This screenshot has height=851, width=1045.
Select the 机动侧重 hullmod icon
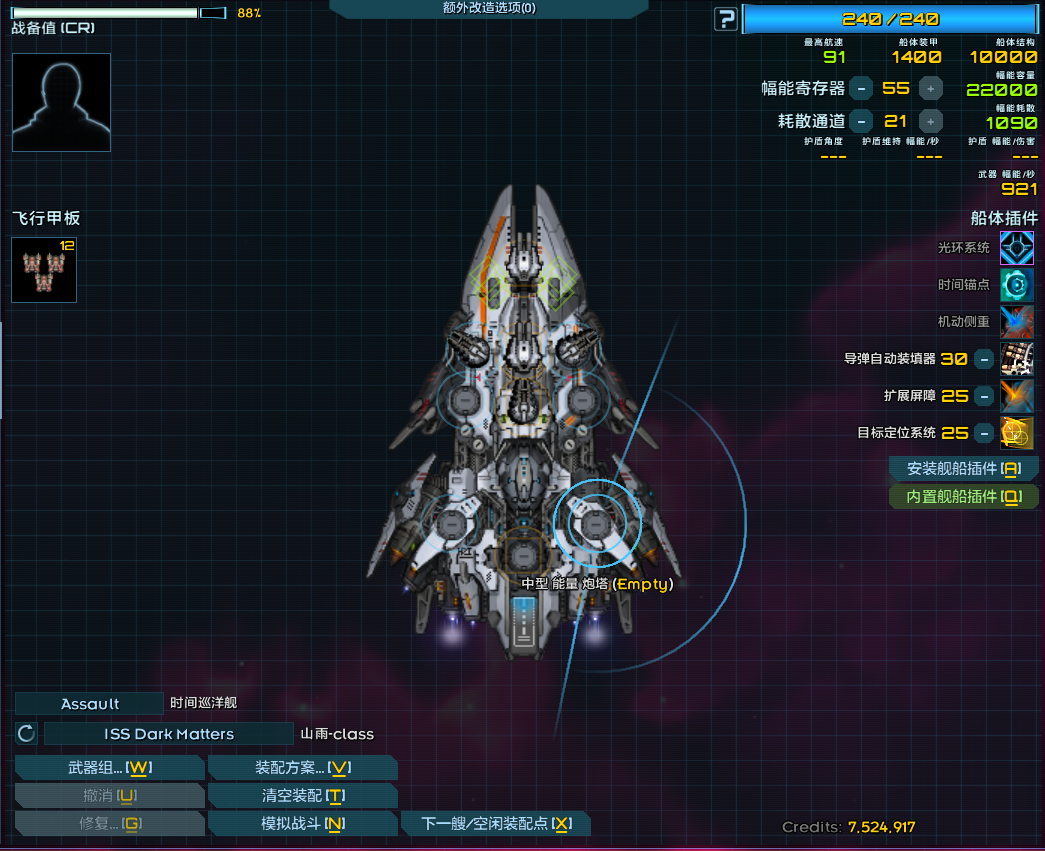click(x=1017, y=322)
